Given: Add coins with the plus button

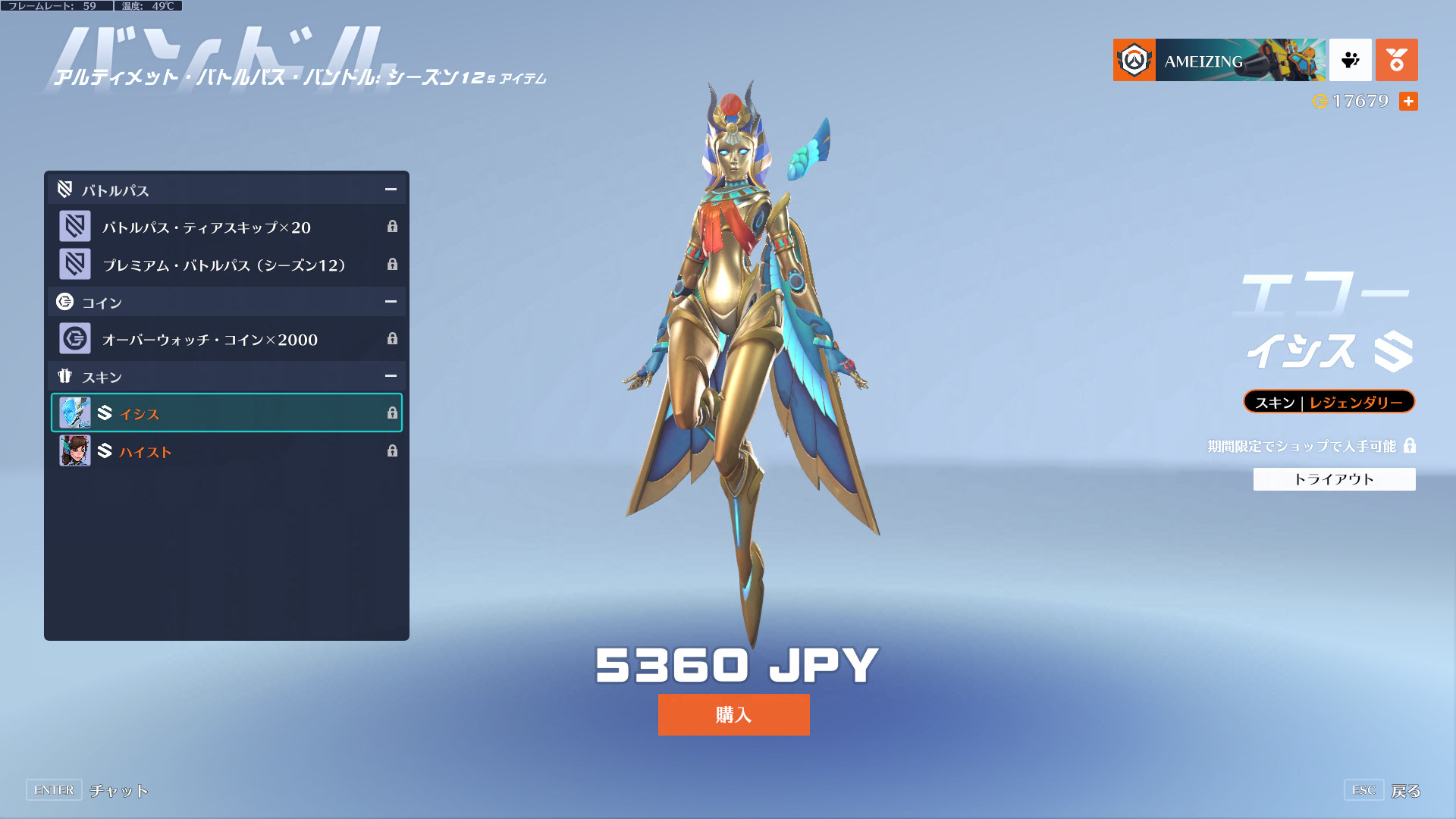Looking at the screenshot, I should (1408, 102).
